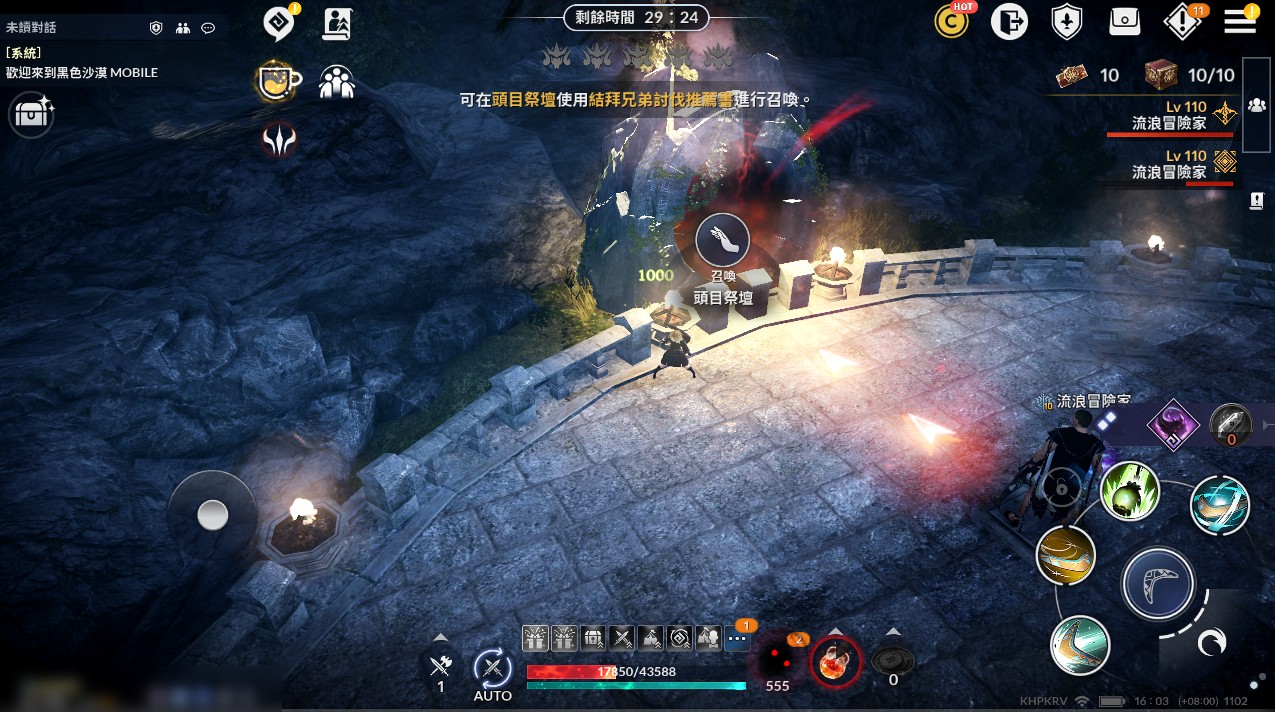Open the unread chat 未讀對話 panel
This screenshot has width=1275, height=712.
pos(32,28)
